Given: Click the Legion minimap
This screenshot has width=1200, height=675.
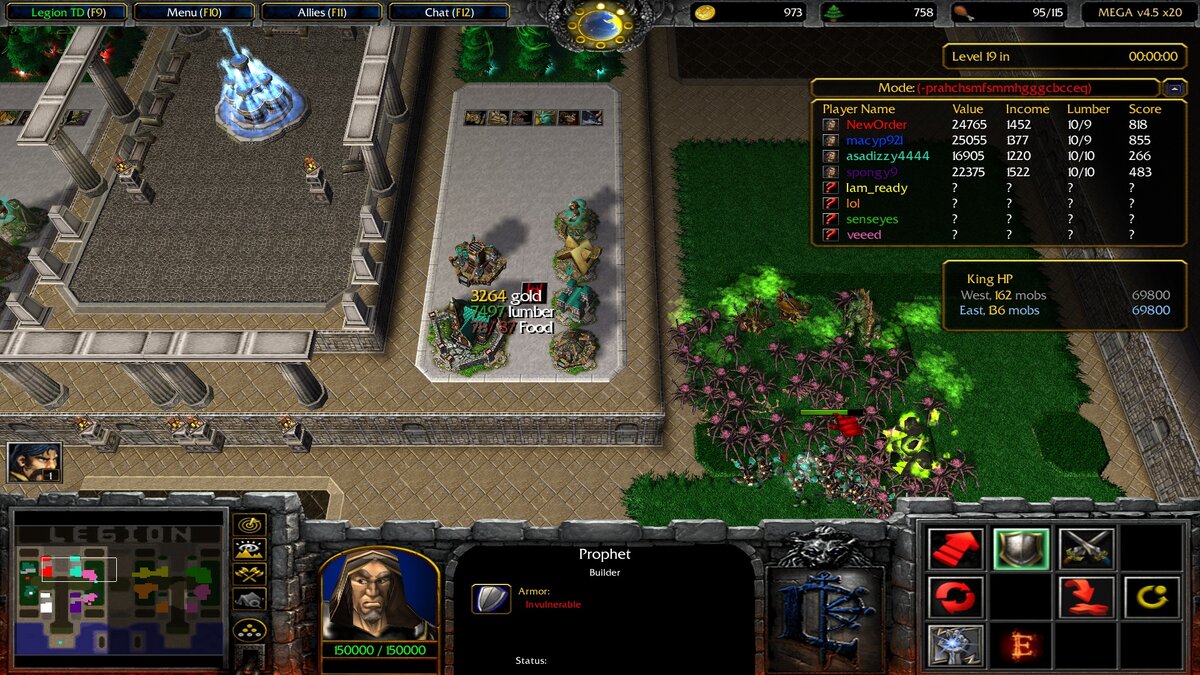Looking at the screenshot, I should 118,588.
